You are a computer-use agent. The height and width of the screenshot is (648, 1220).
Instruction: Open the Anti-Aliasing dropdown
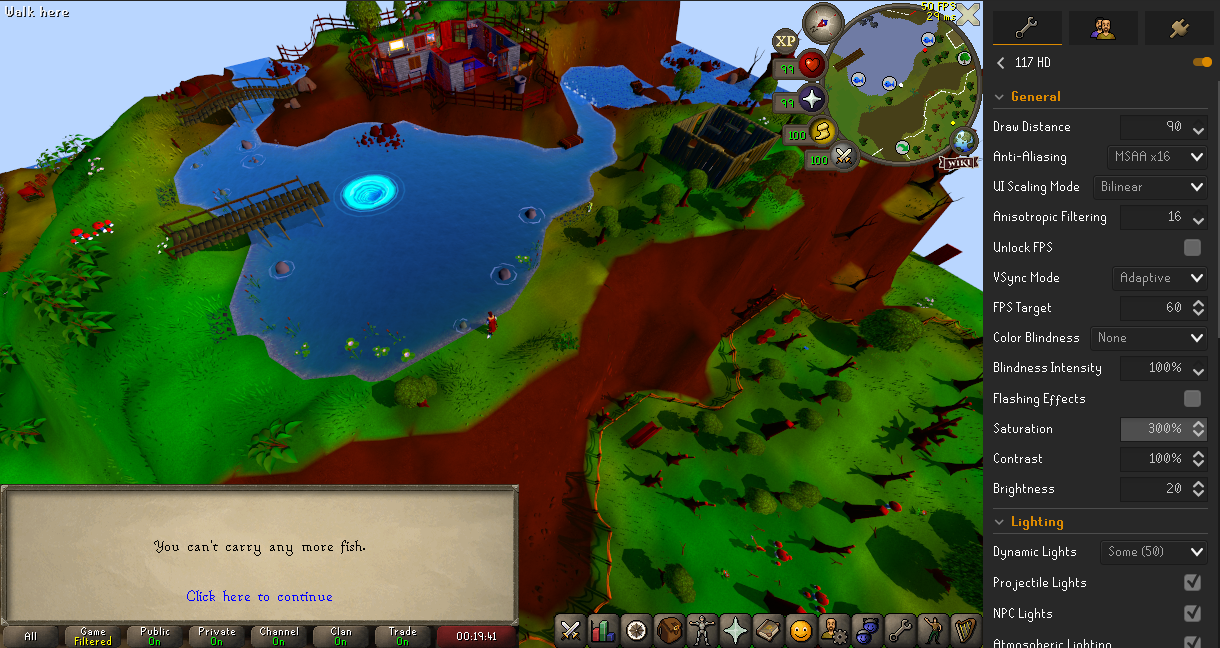click(1160, 157)
